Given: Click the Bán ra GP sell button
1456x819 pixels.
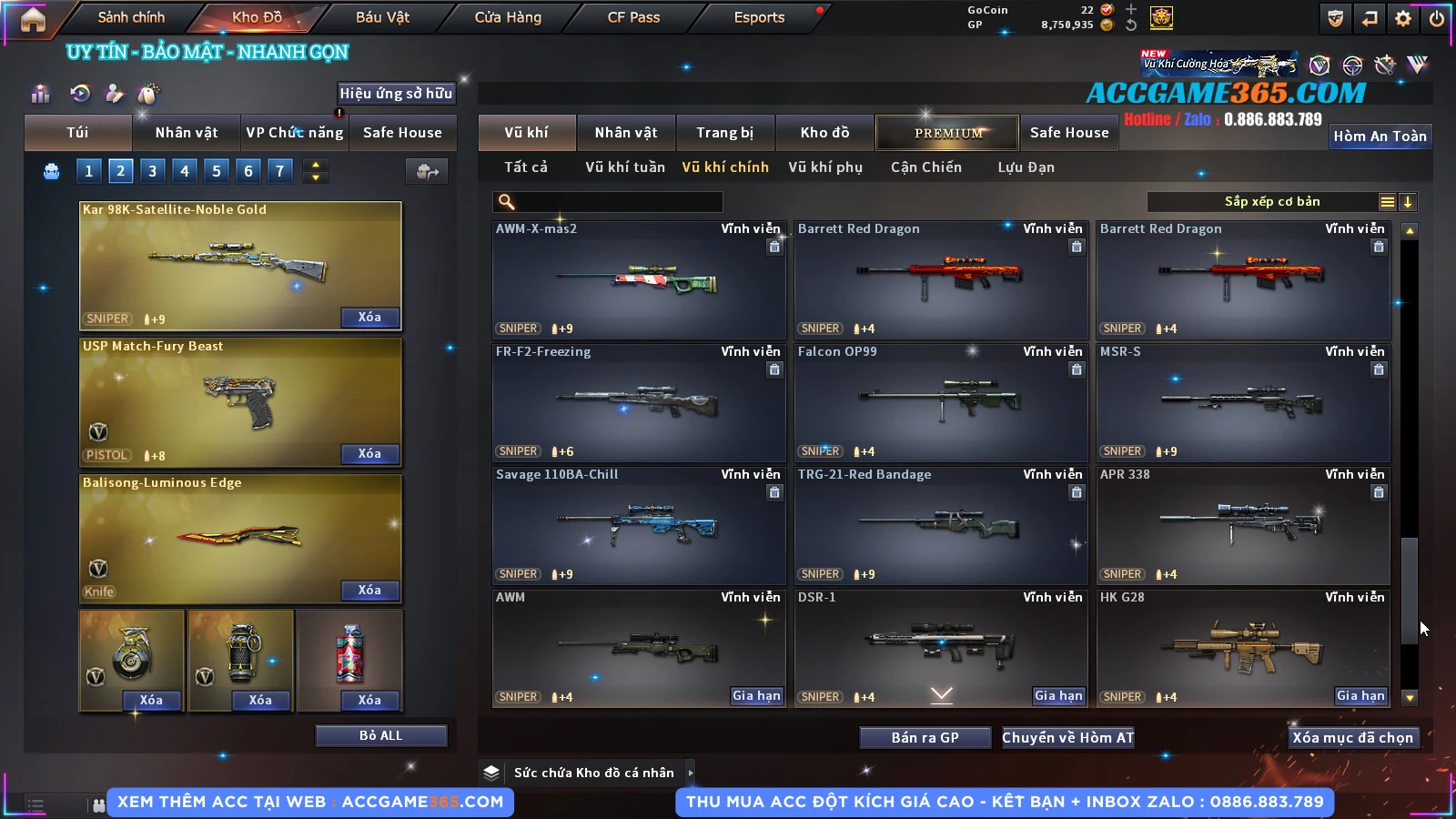Looking at the screenshot, I should (x=925, y=738).
